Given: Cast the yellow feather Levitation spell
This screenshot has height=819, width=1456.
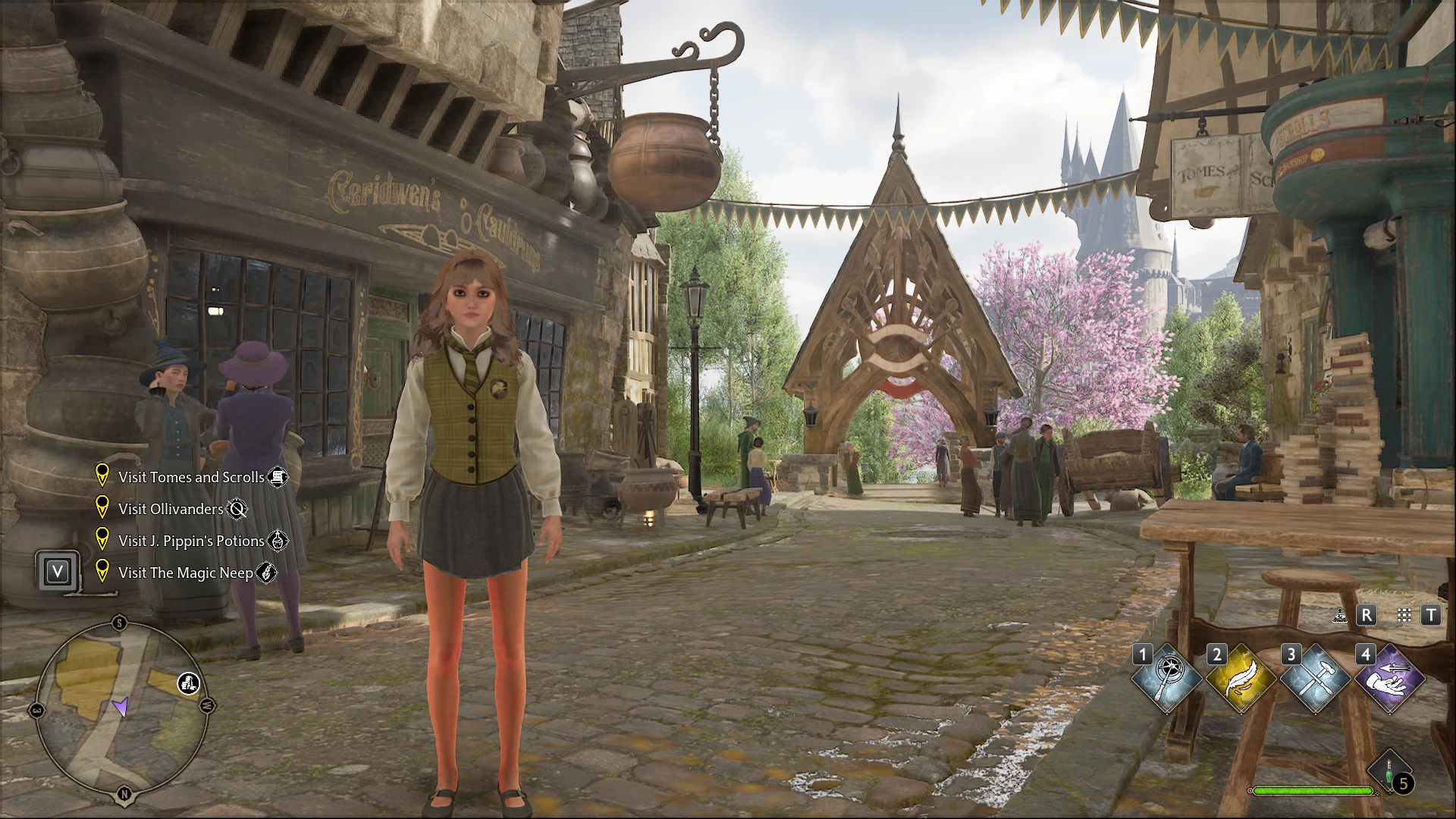Looking at the screenshot, I should [1241, 679].
